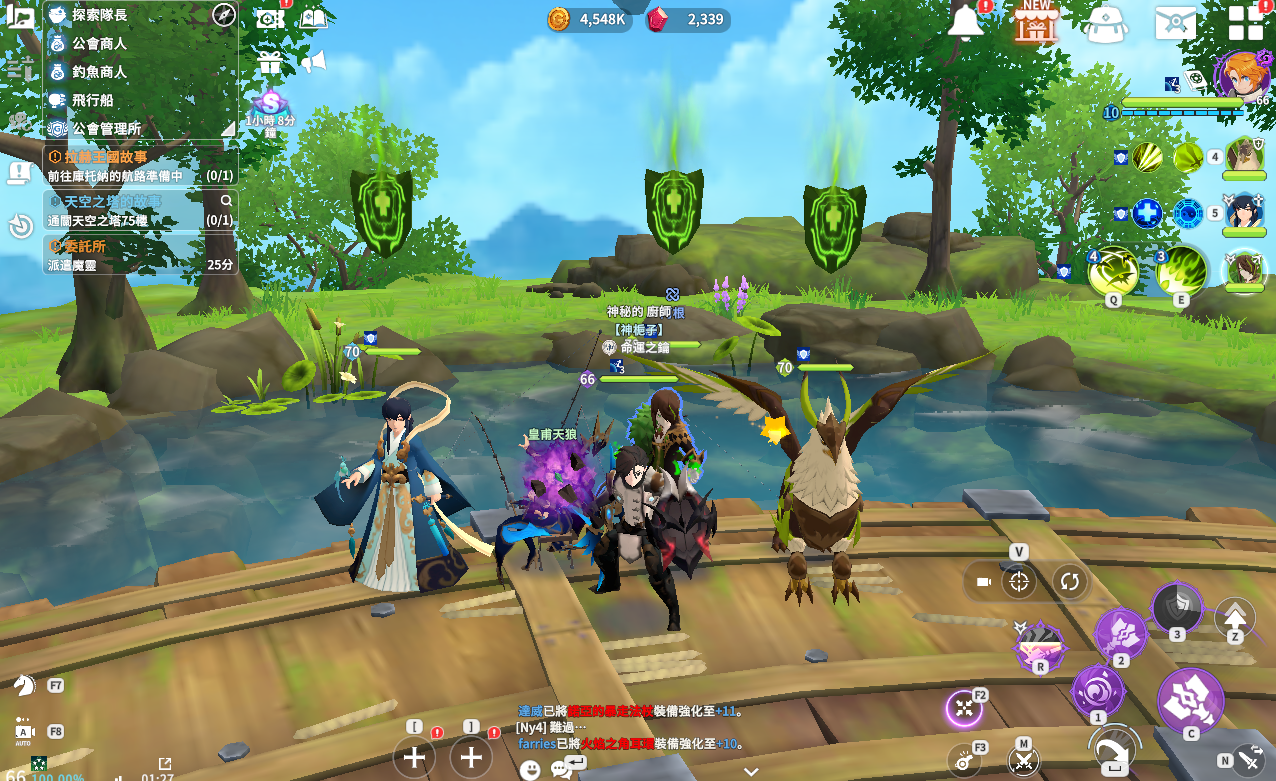This screenshot has height=781, width=1276.
Task: Select 釣魚商人 in the NPC list
Action: (x=99, y=72)
